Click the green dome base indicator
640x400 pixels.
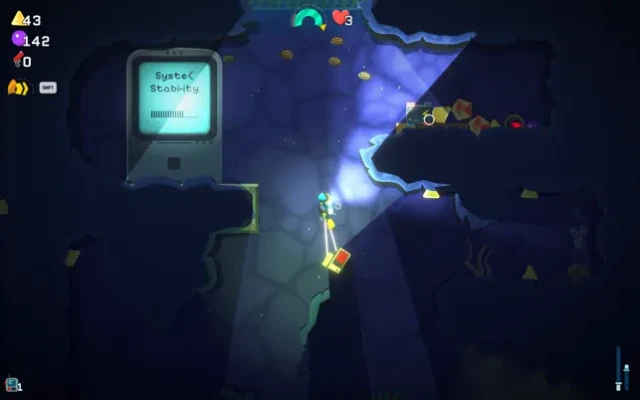pos(307,17)
